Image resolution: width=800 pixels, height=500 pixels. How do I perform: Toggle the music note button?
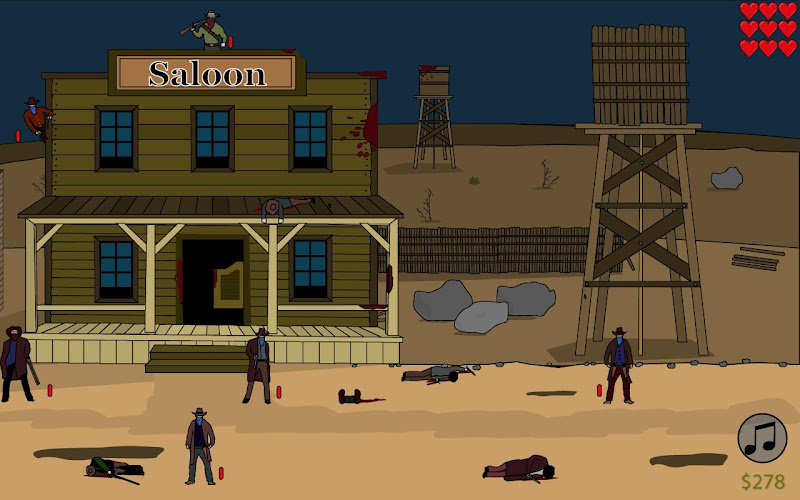[762, 438]
